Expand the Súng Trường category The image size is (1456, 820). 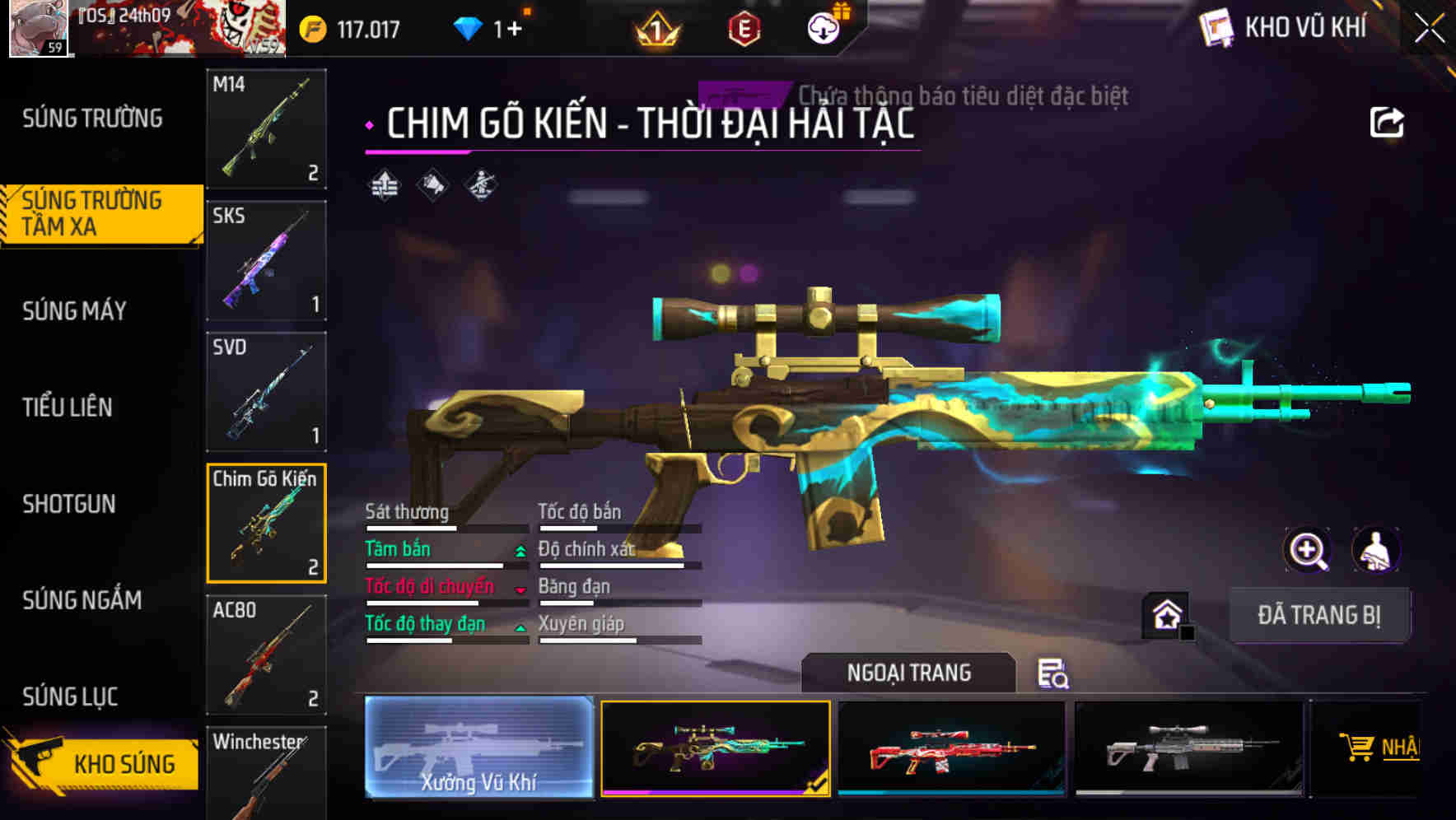click(91, 118)
